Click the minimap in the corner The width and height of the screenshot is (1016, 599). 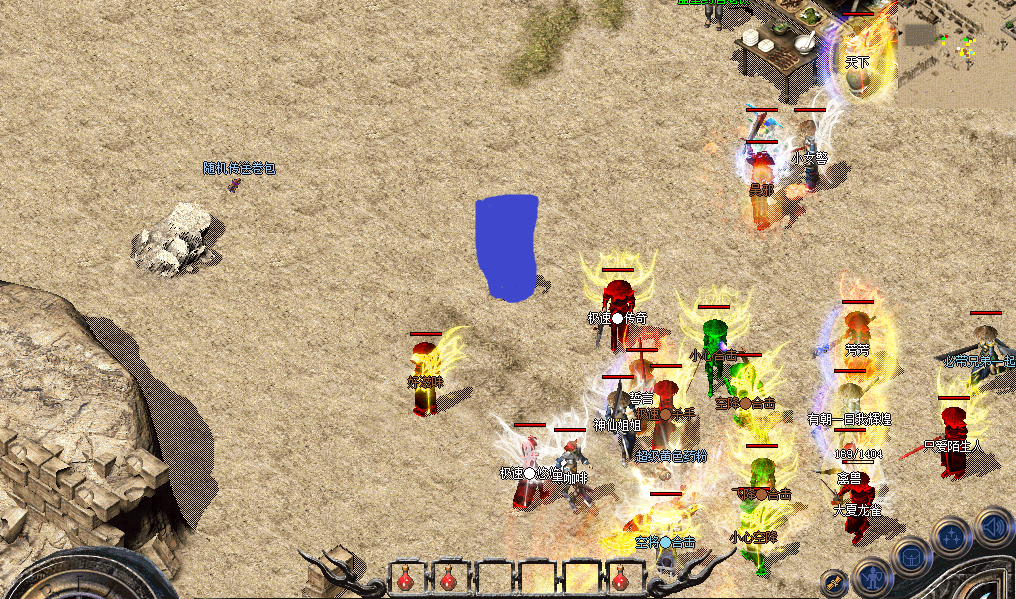(x=956, y=52)
